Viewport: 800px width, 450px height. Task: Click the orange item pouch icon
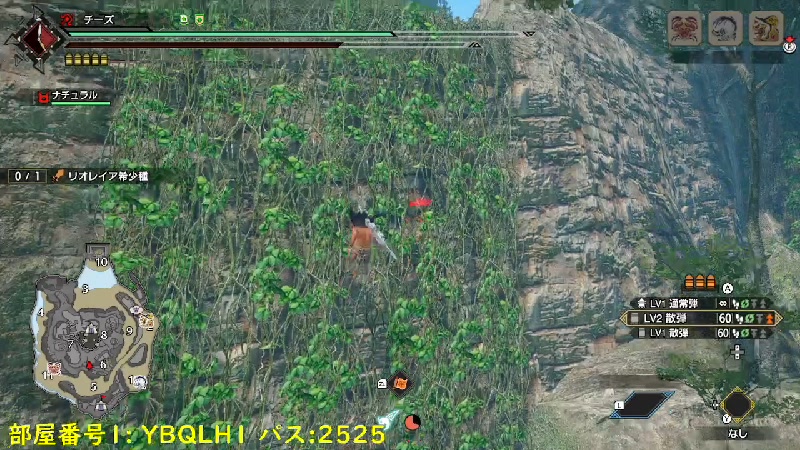click(400, 381)
